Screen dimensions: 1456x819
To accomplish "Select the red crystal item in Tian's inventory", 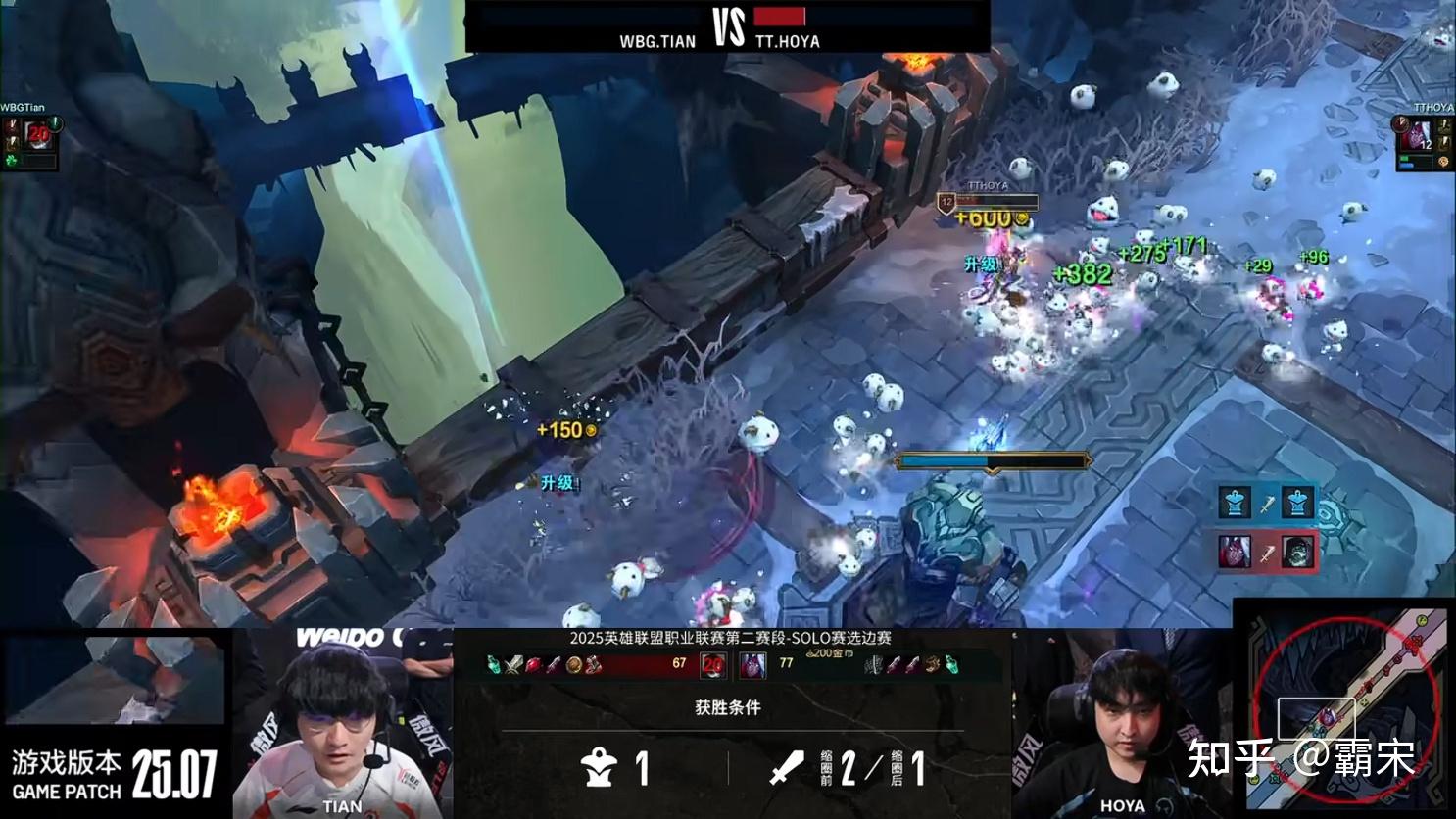I will click(x=534, y=665).
